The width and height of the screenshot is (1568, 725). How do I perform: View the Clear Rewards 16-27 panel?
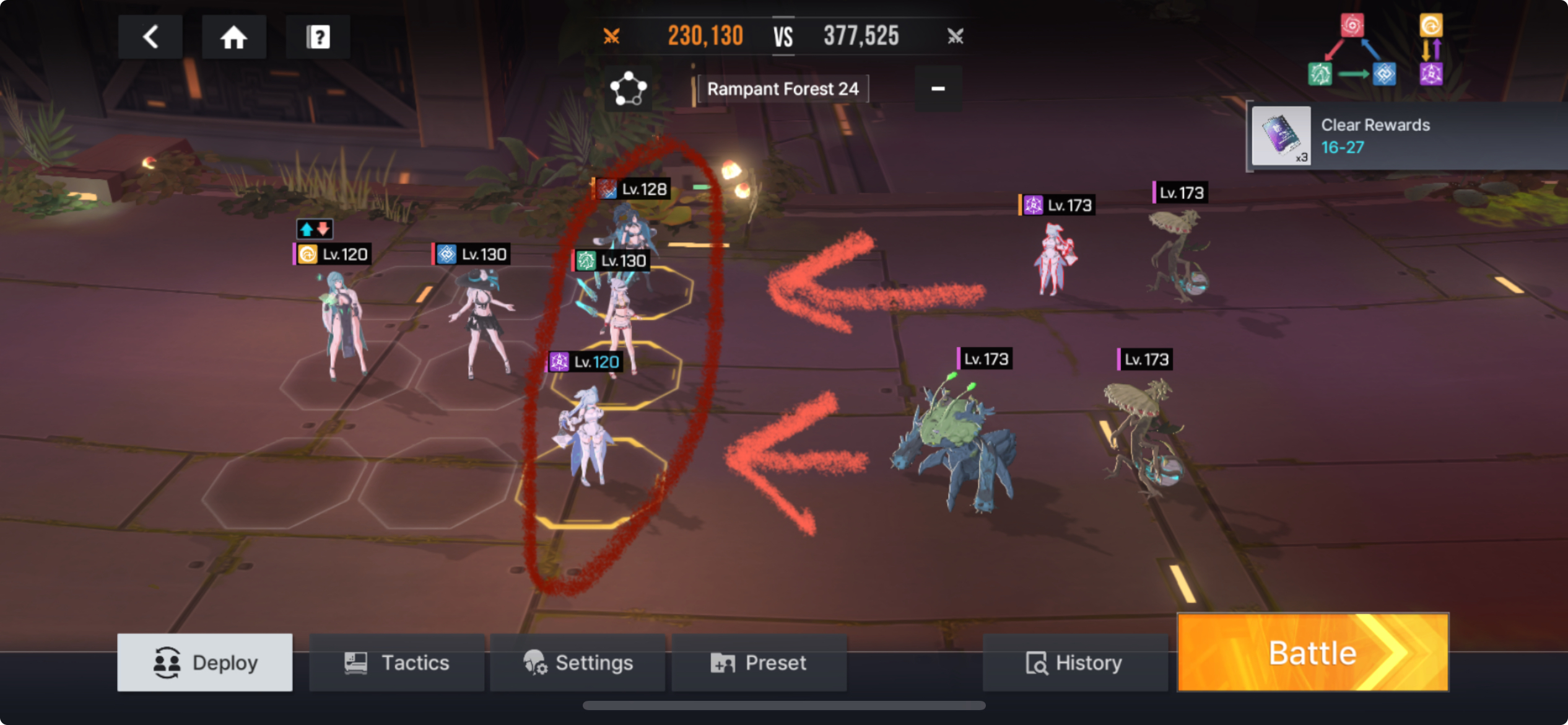(x=1406, y=136)
